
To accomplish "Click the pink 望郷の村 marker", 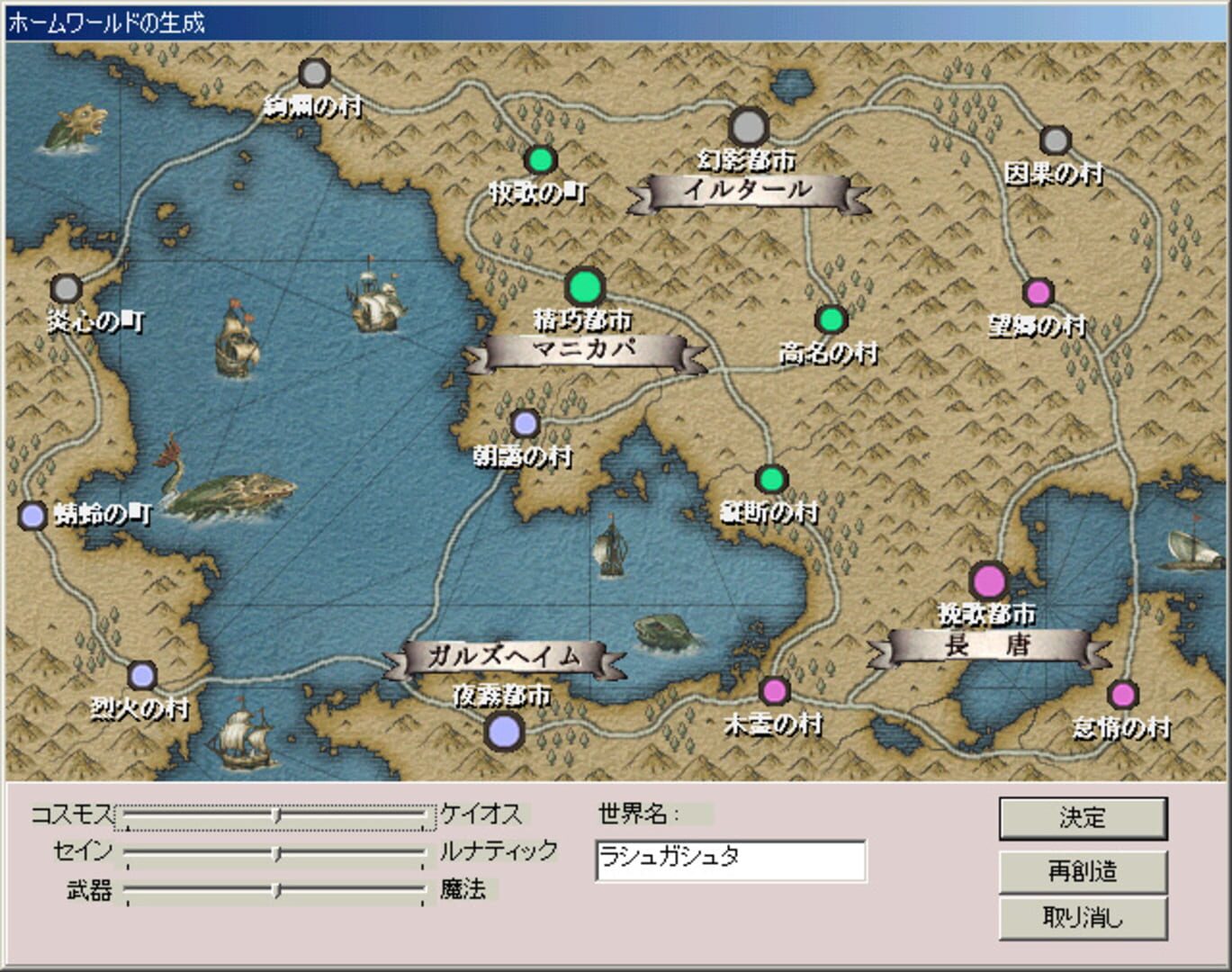I will coord(1039,292).
